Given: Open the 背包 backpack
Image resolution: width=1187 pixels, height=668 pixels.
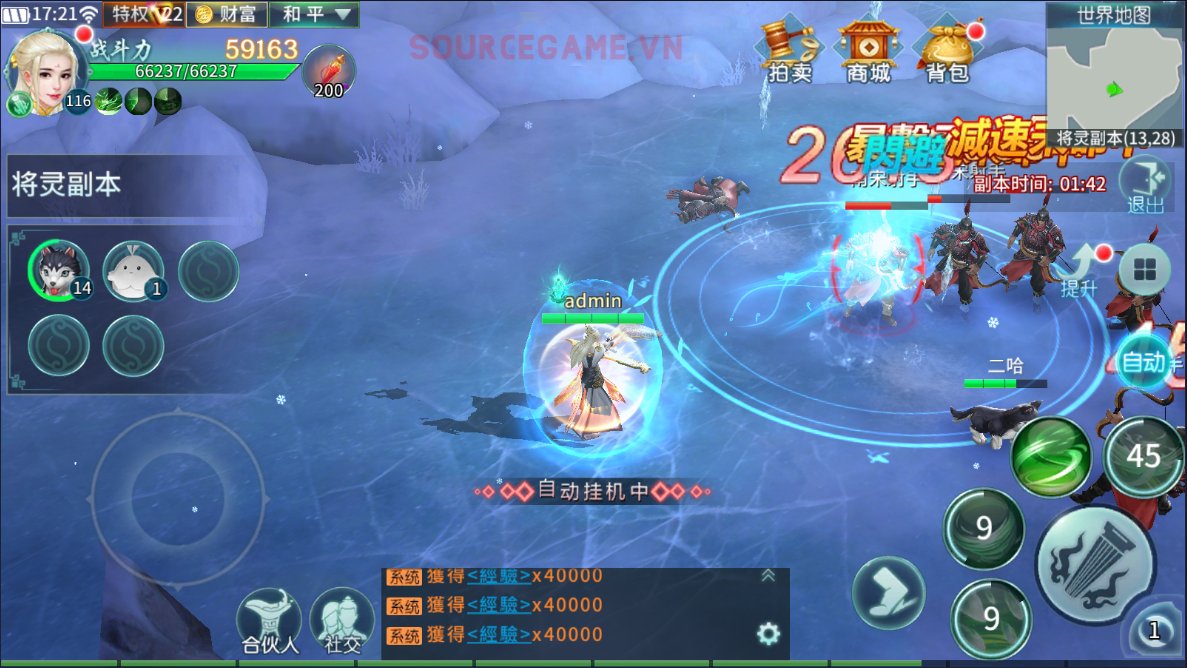Looking at the screenshot, I should [x=946, y=50].
